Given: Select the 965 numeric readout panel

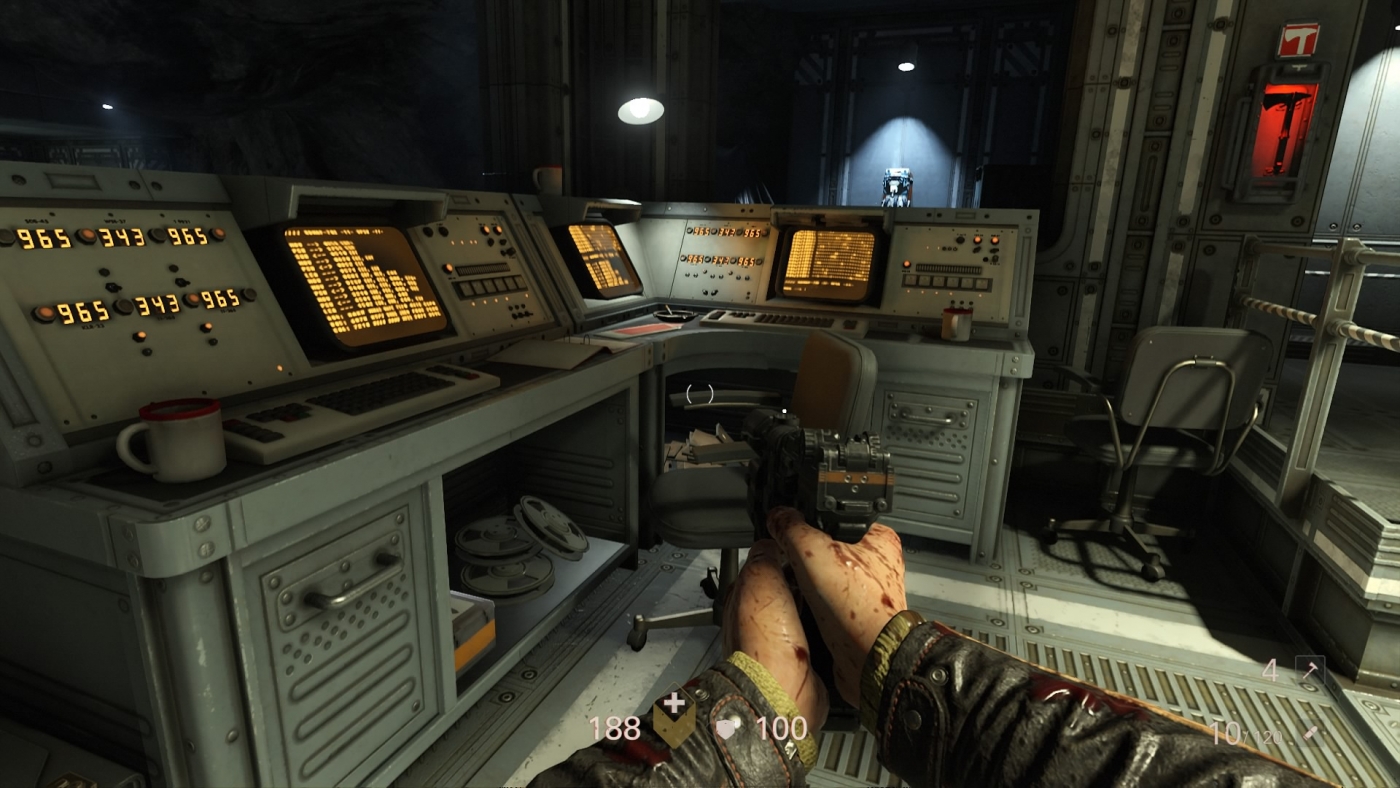Looking at the screenshot, I should pyautogui.click(x=42, y=237).
